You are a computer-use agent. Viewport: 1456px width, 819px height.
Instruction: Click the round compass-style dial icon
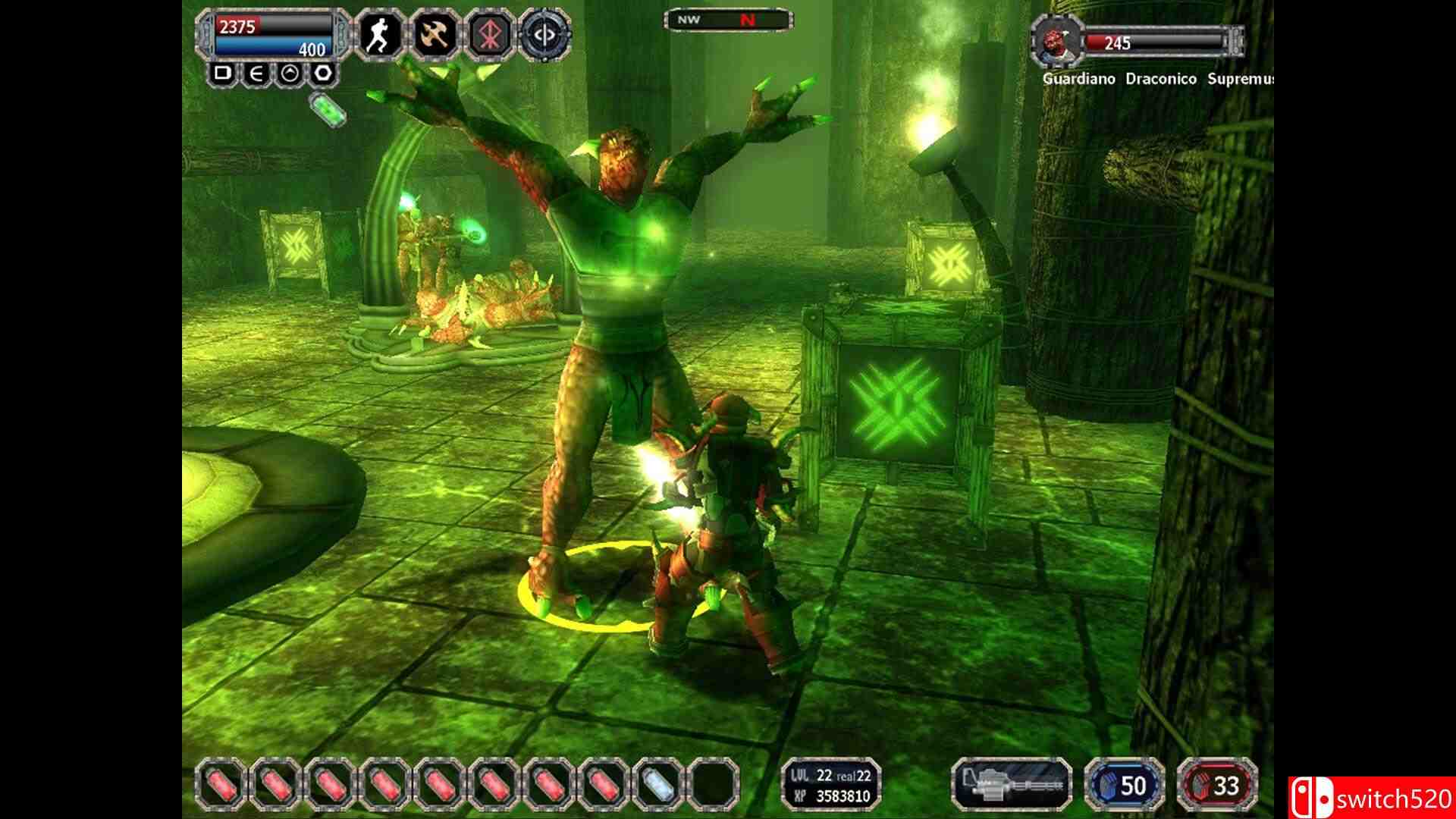click(x=545, y=35)
